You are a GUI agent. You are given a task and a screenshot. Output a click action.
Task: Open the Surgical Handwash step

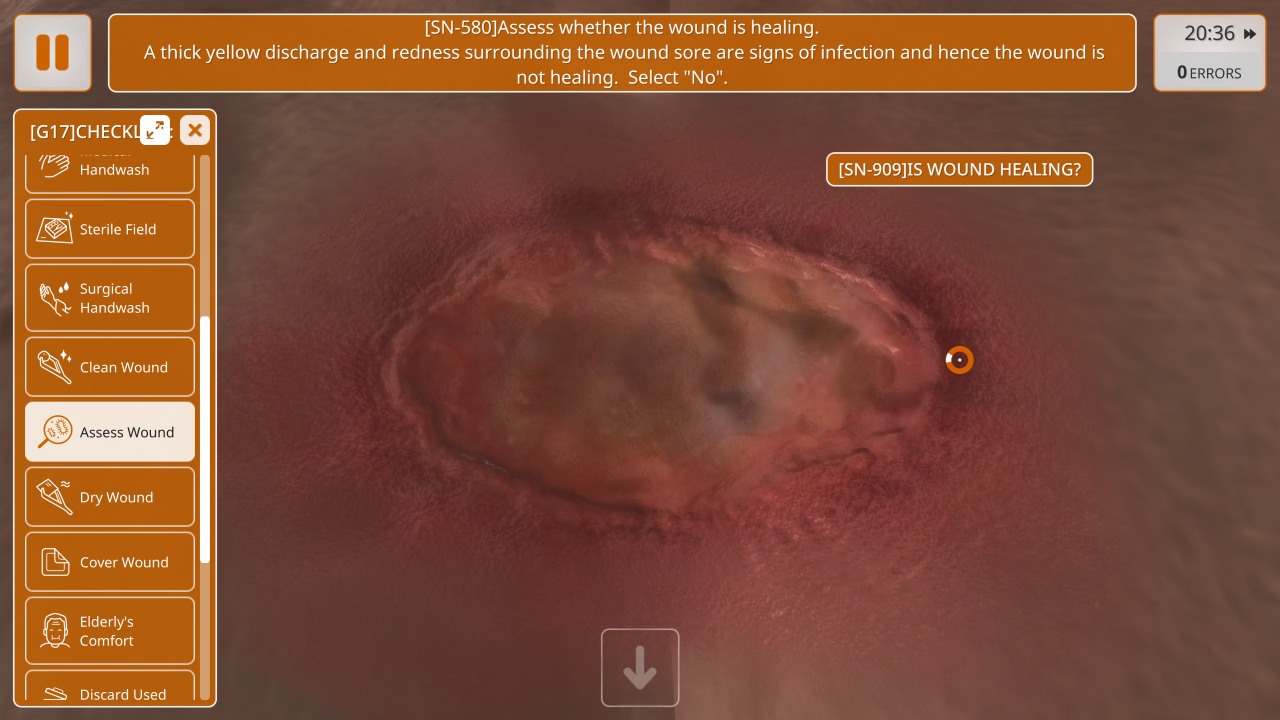click(110, 298)
